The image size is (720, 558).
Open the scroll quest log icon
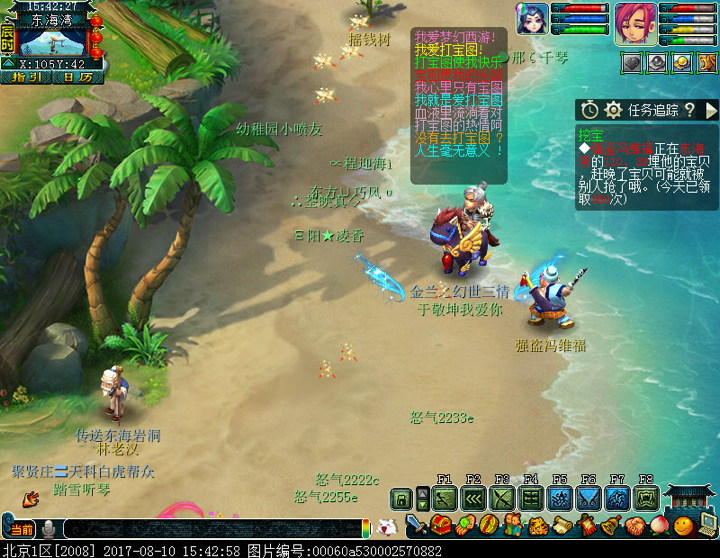click(561, 525)
